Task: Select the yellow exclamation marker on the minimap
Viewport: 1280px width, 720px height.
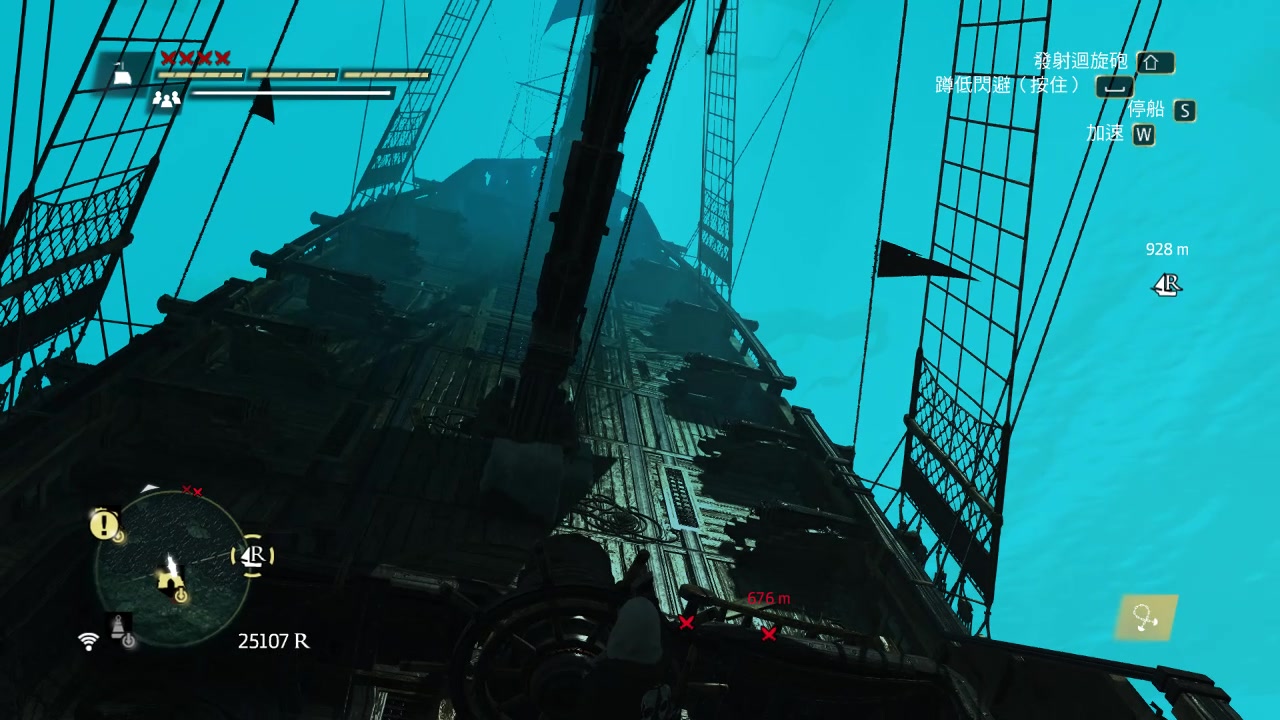Action: click(x=103, y=523)
